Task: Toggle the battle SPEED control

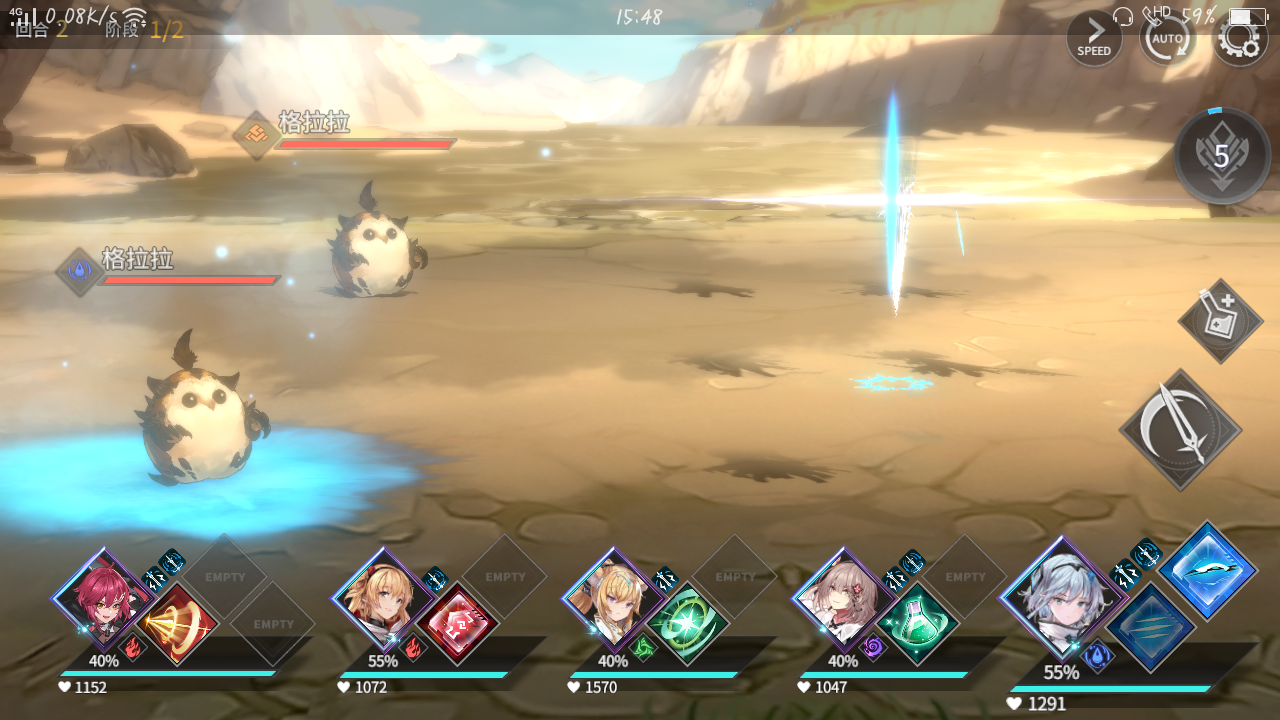Action: [1094, 38]
